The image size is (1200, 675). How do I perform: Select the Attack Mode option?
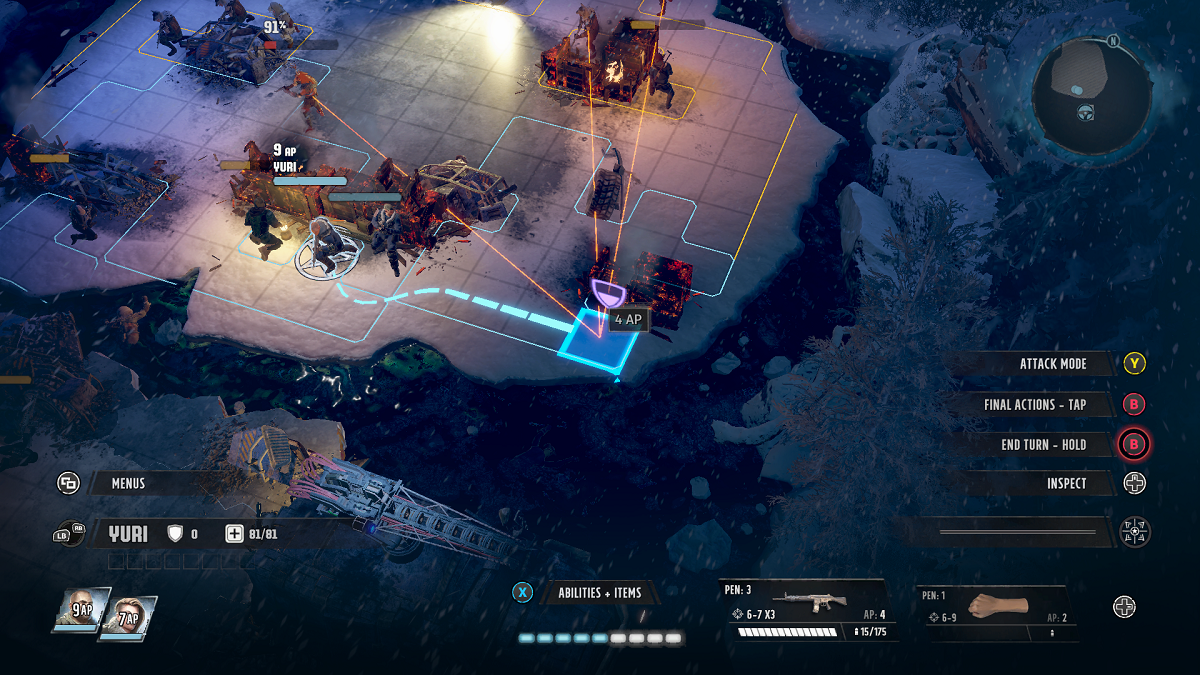coord(1052,364)
